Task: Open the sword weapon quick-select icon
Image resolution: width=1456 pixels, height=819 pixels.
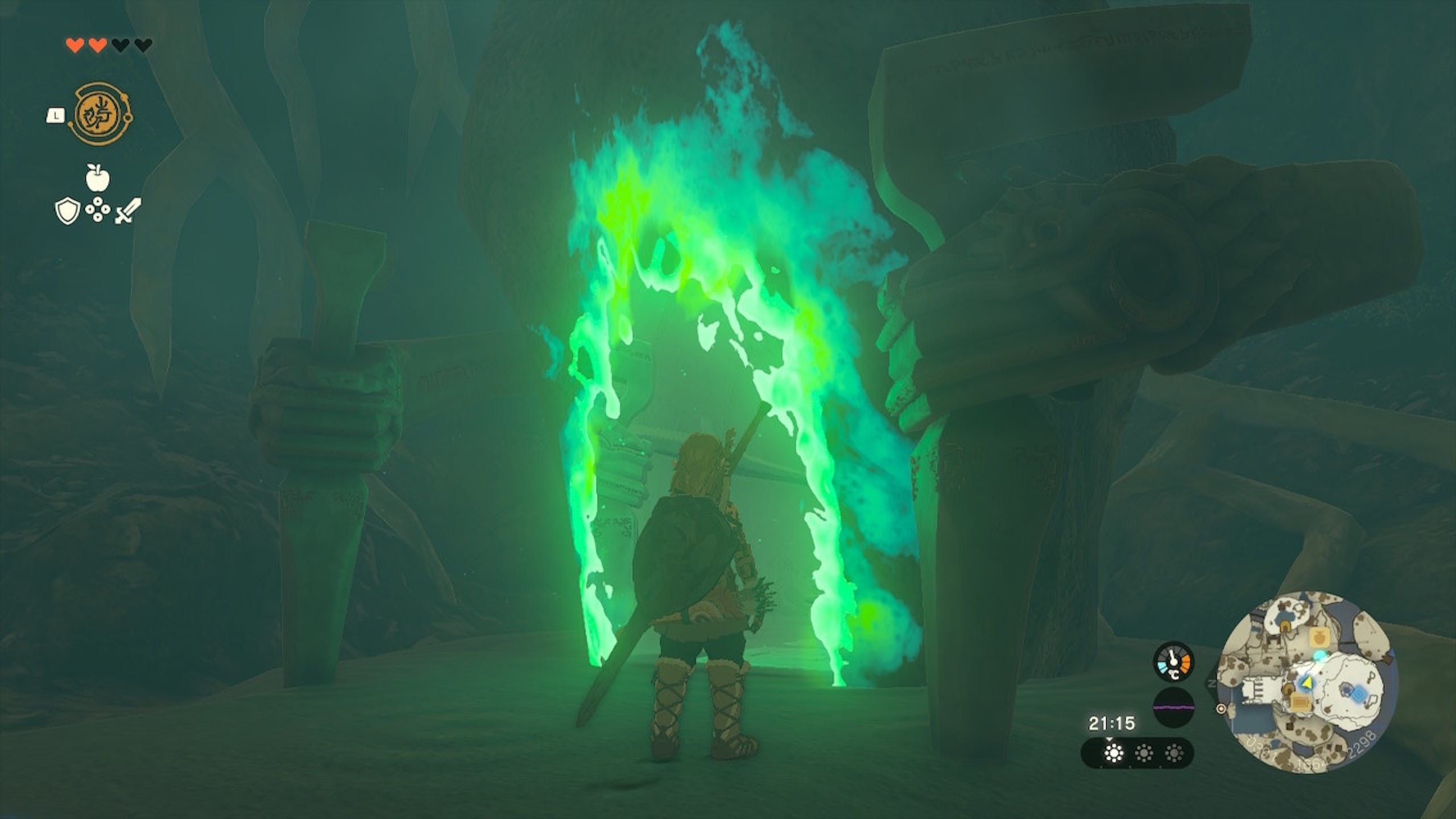Action: 129,212
